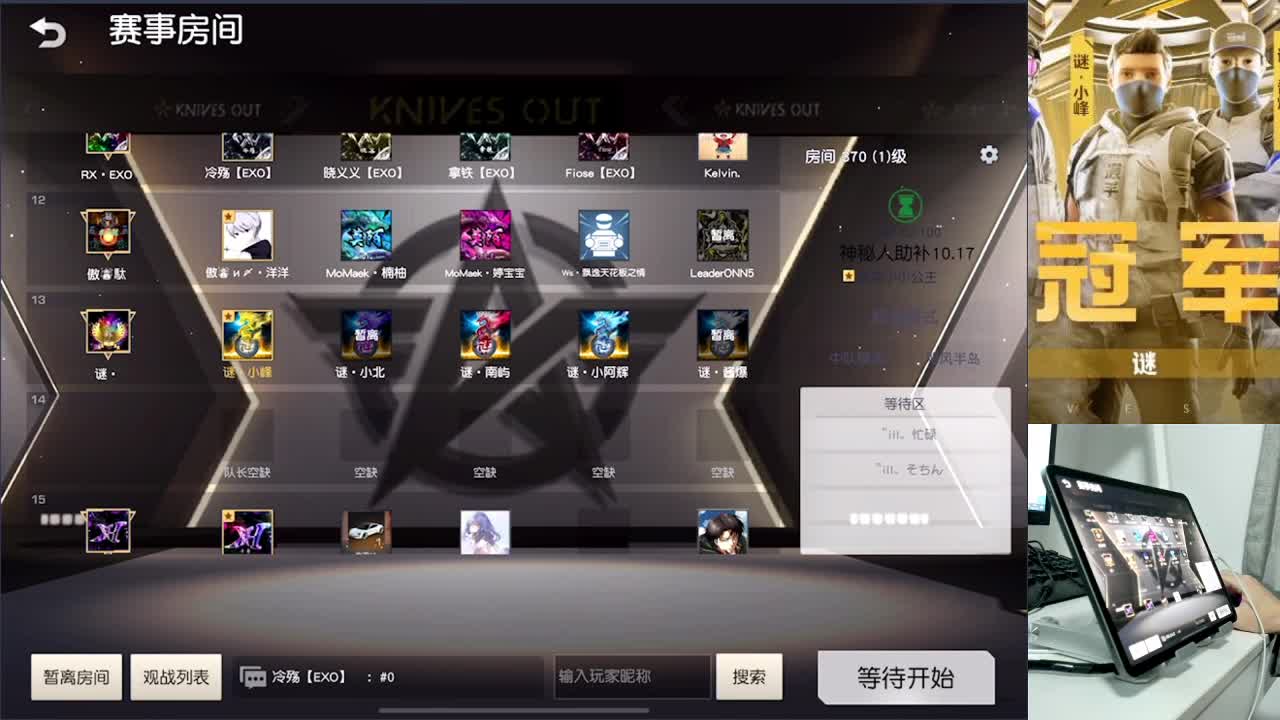Select MoMaek·楠柚's player avatar
This screenshot has height=720, width=1280.
coord(366,237)
